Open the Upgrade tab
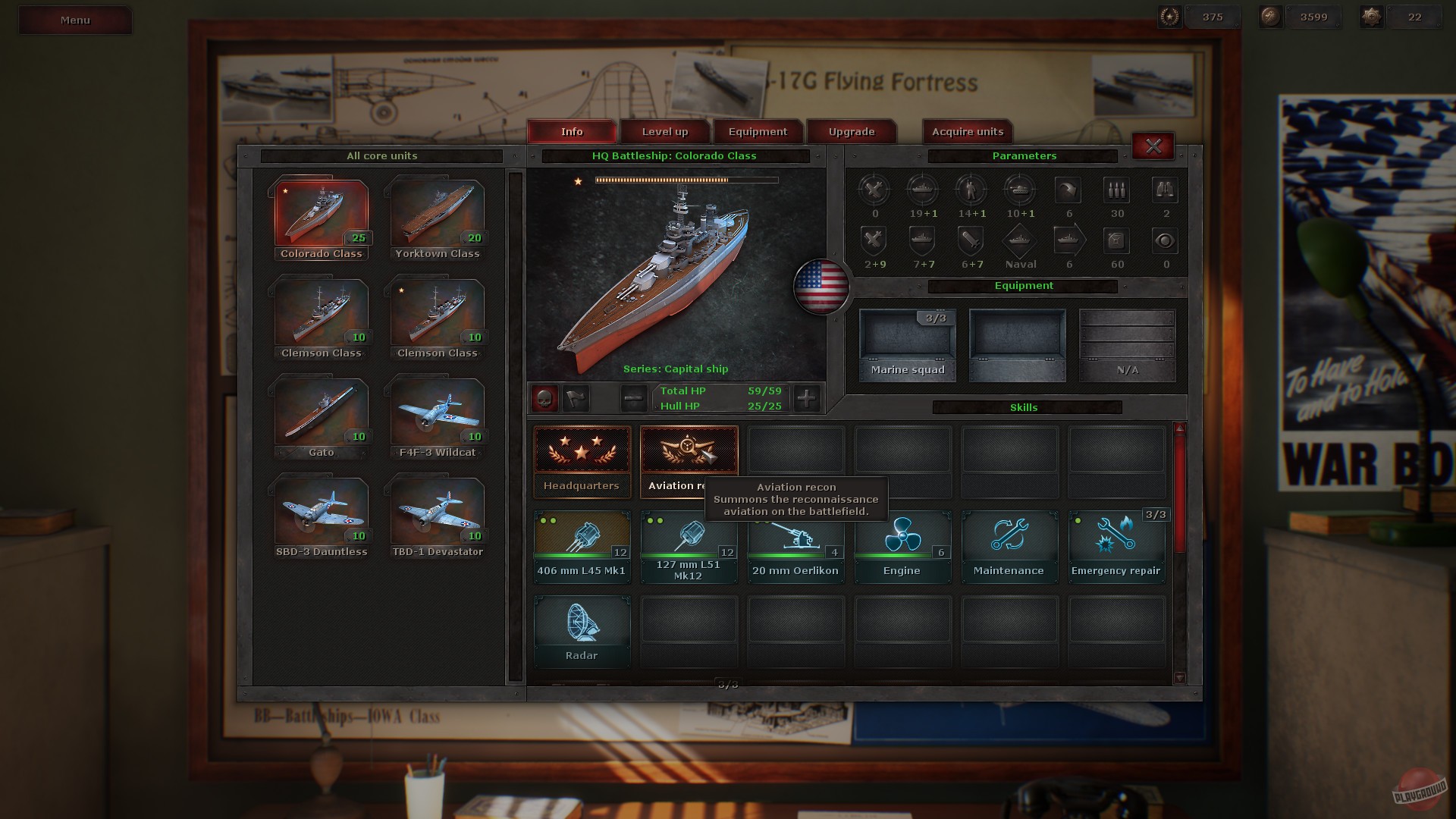The width and height of the screenshot is (1456, 819). coord(850,131)
